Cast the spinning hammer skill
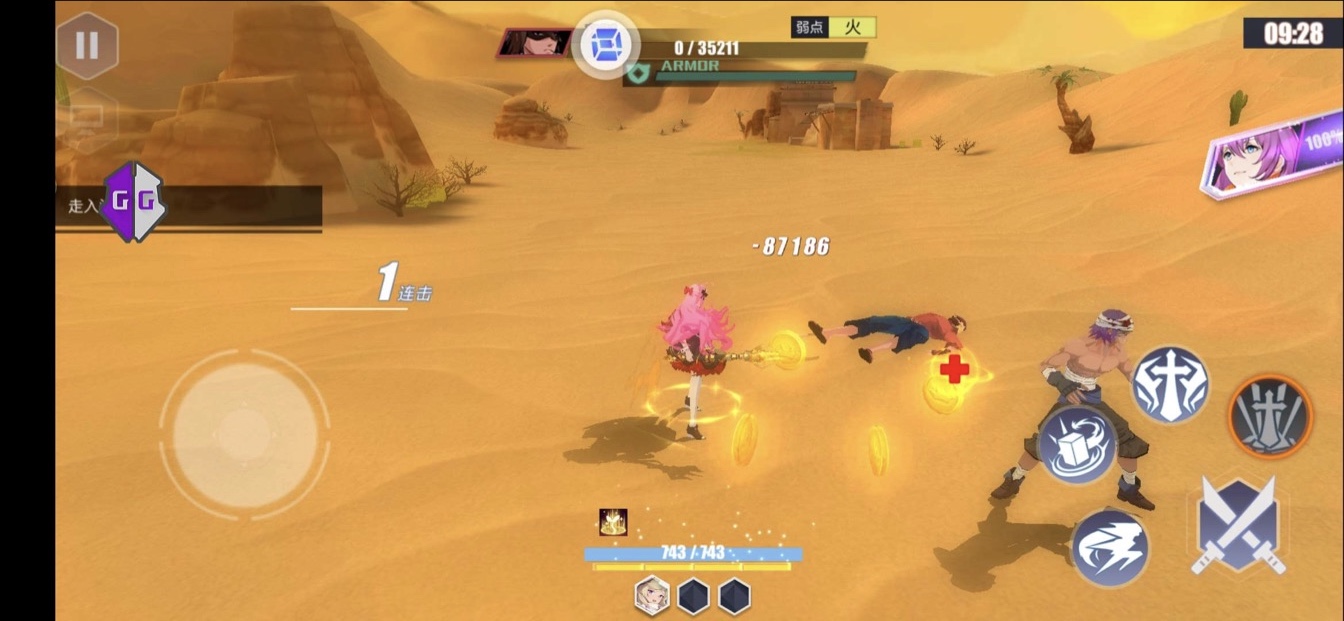This screenshot has height=621, width=1344. coord(1077,444)
